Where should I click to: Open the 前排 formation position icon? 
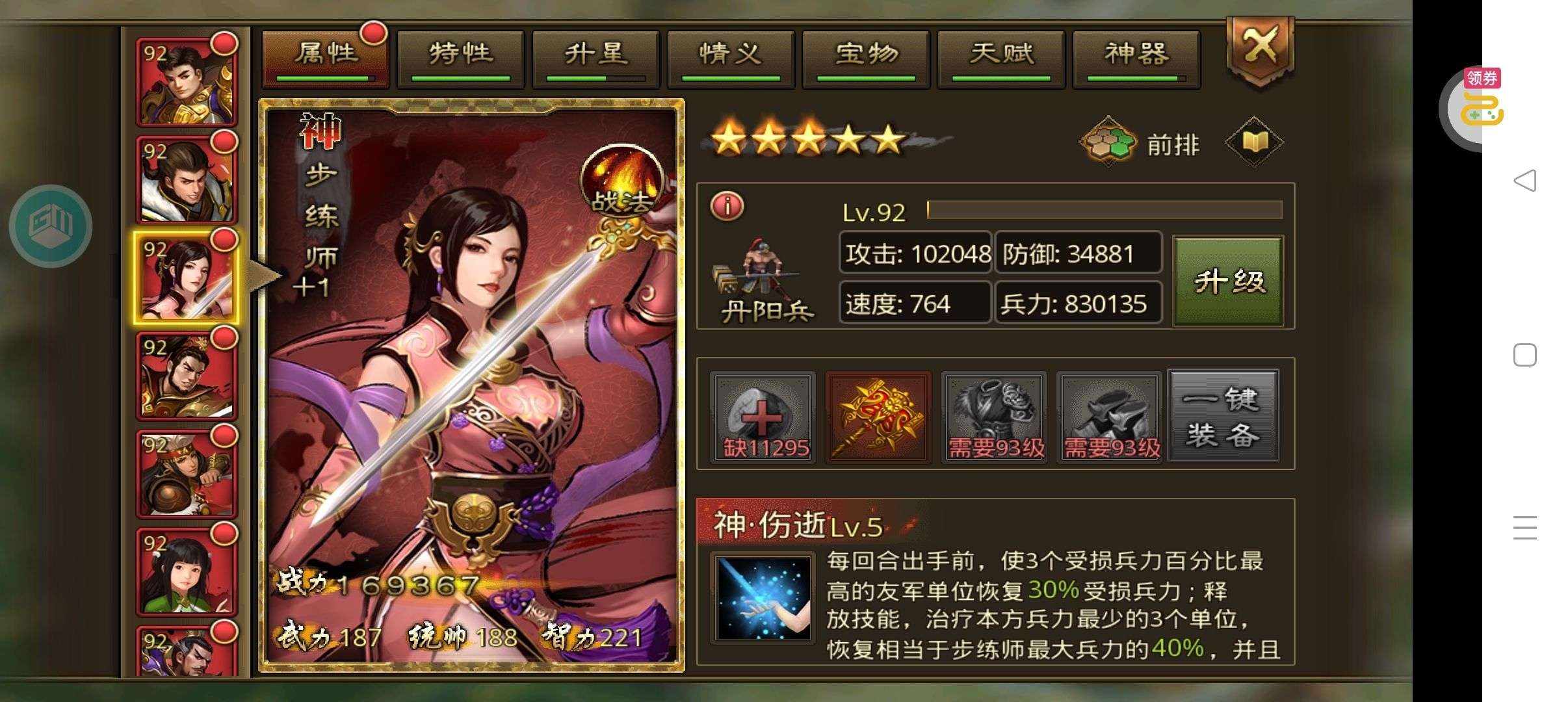tap(1108, 142)
